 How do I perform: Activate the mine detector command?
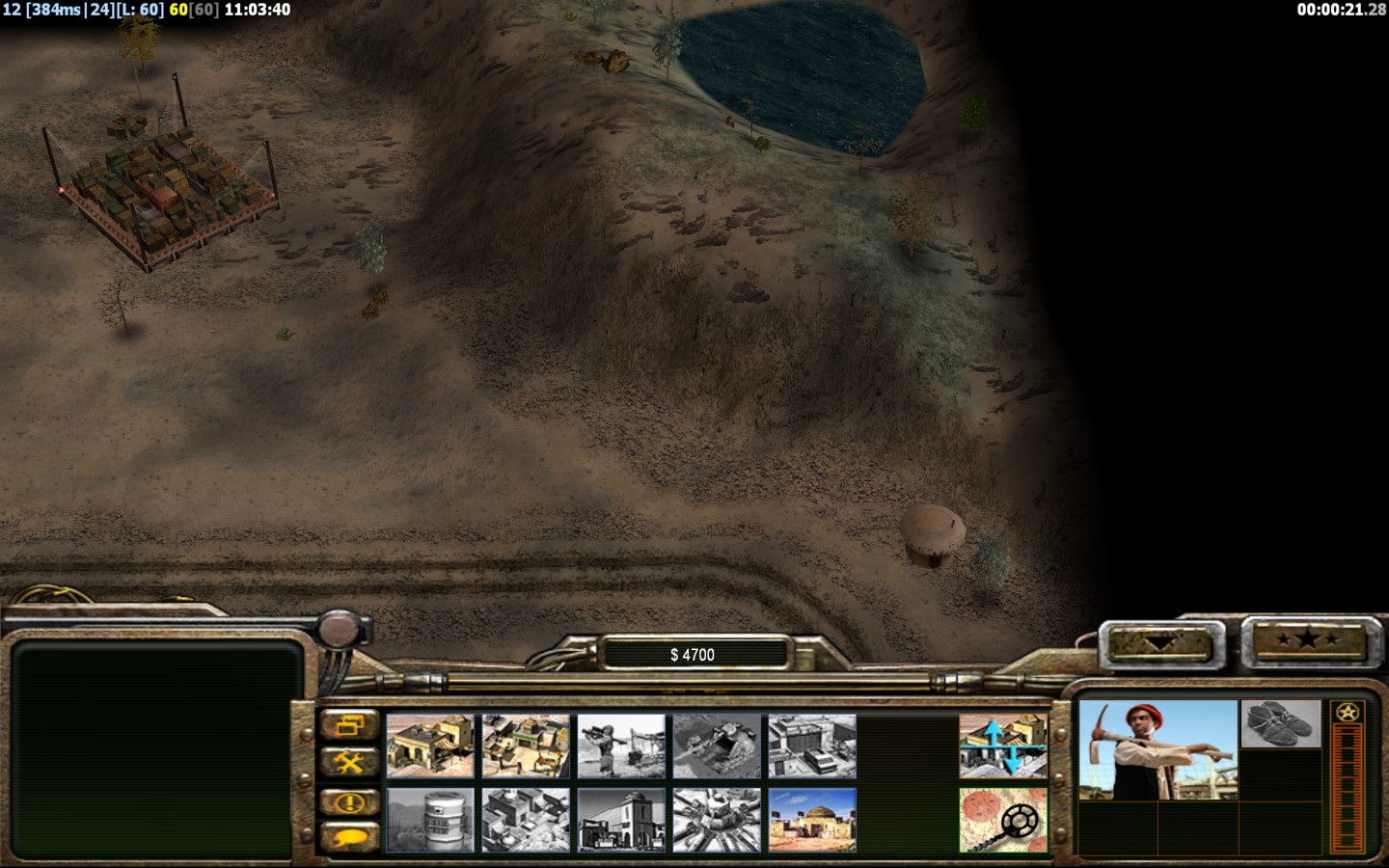tap(1003, 820)
